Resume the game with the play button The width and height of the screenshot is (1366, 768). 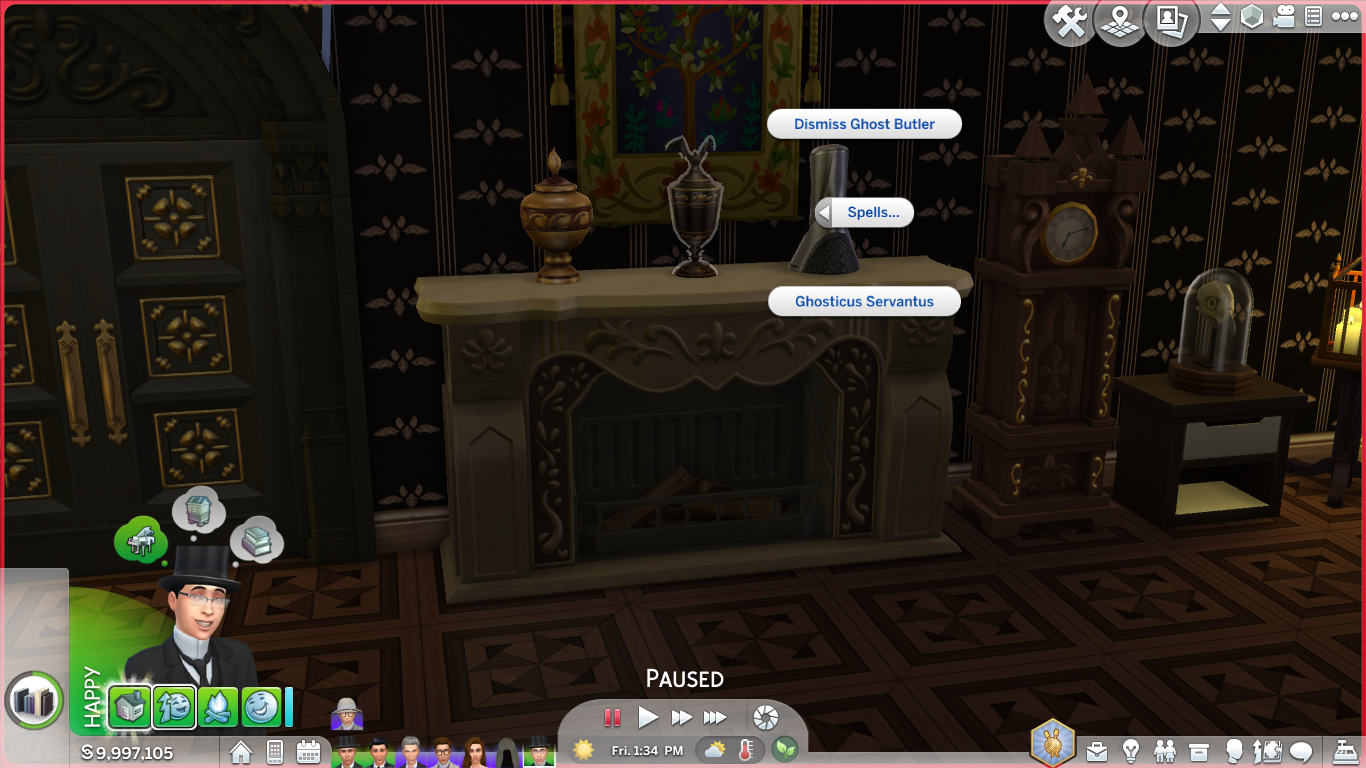pos(648,717)
